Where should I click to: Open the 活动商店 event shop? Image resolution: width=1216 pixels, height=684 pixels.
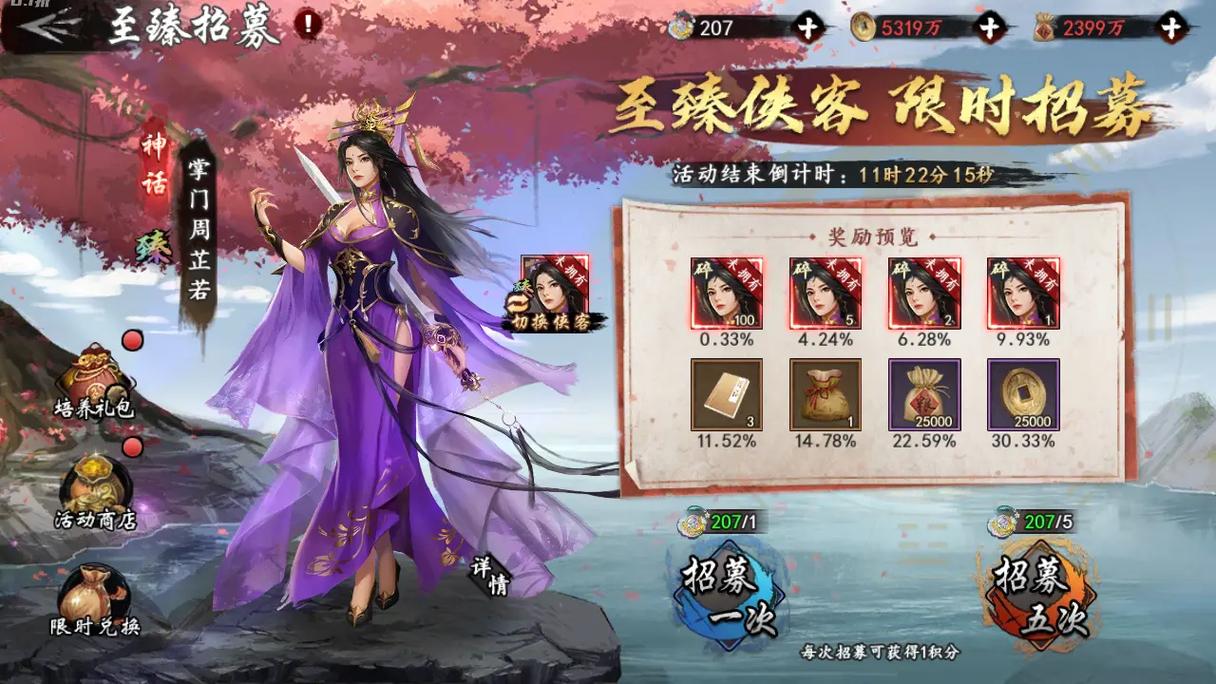[95, 492]
